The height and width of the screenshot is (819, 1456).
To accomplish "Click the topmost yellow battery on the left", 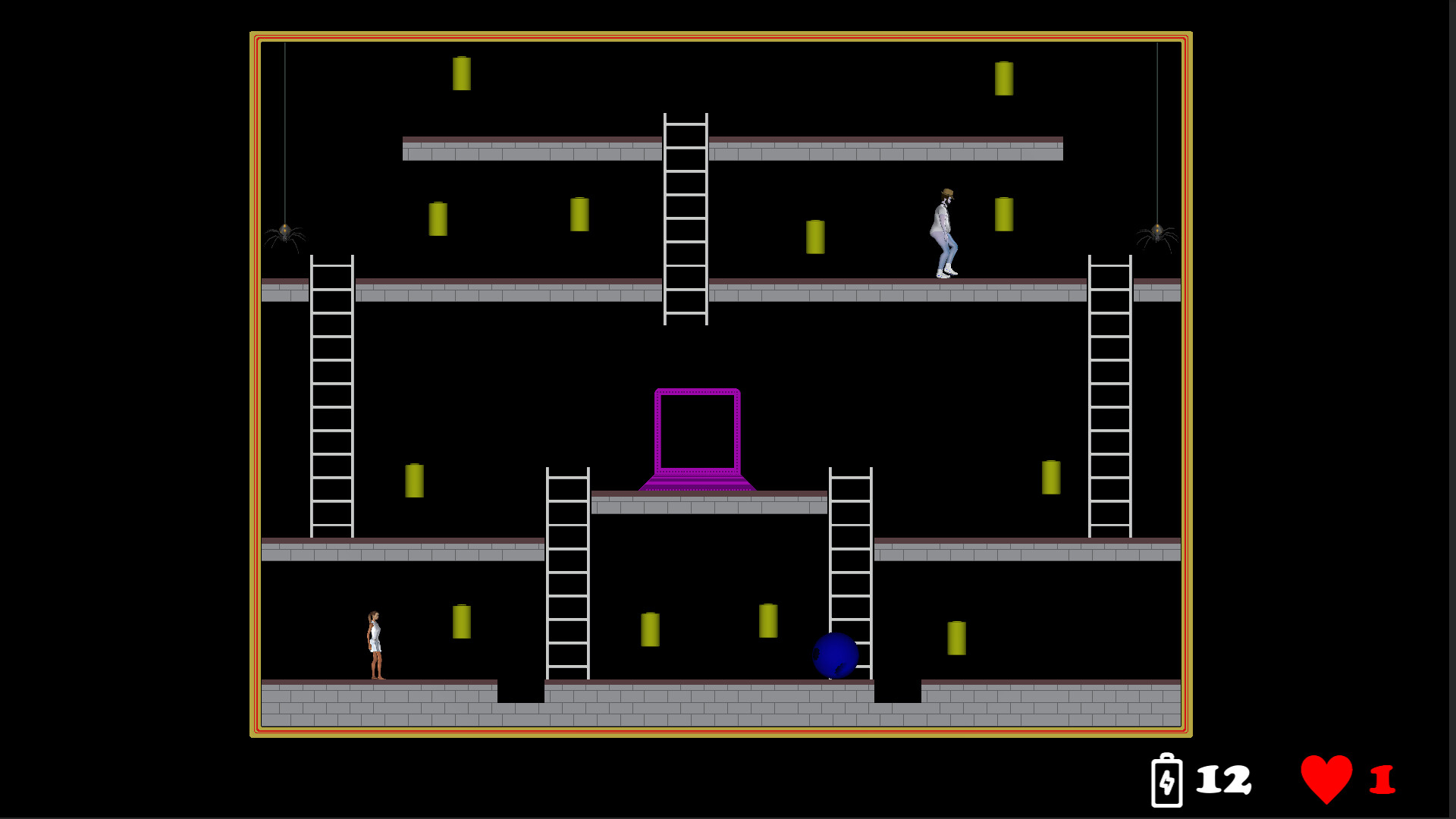I will tap(462, 73).
